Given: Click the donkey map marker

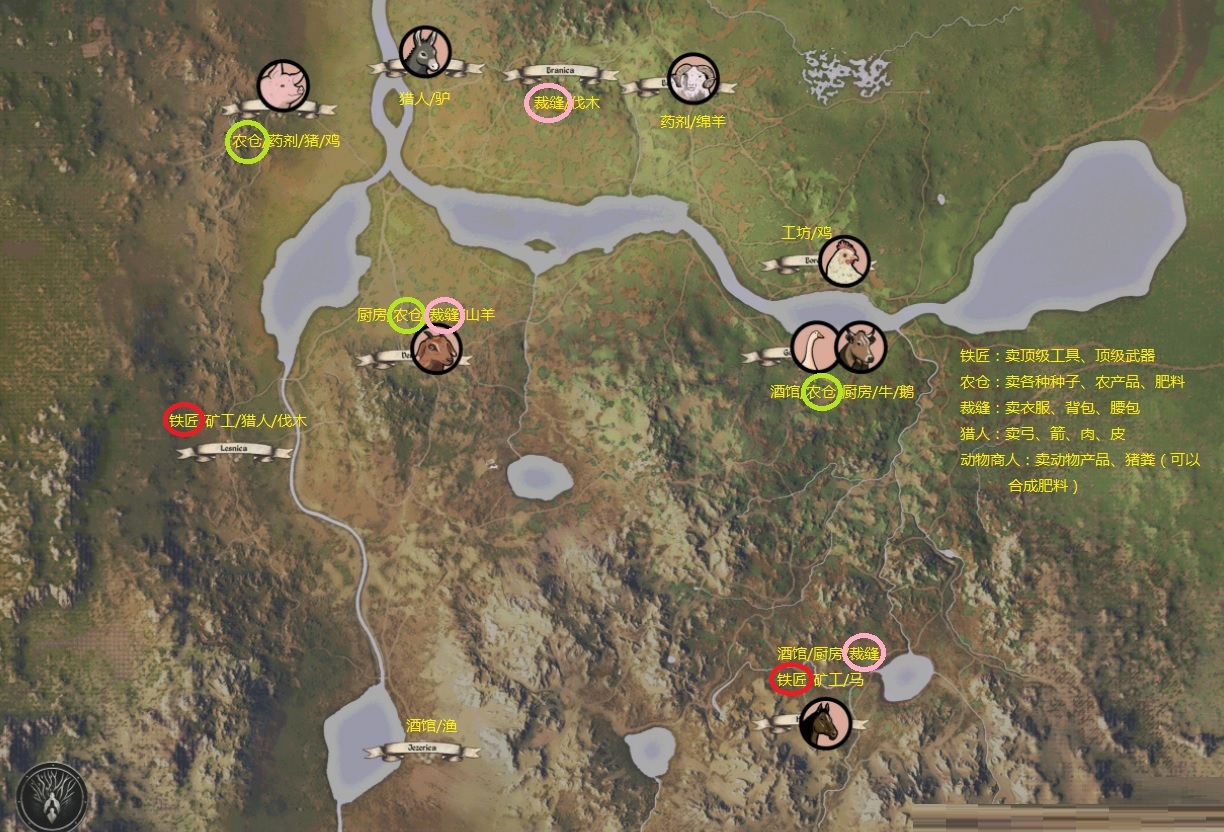Looking at the screenshot, I should [425, 52].
